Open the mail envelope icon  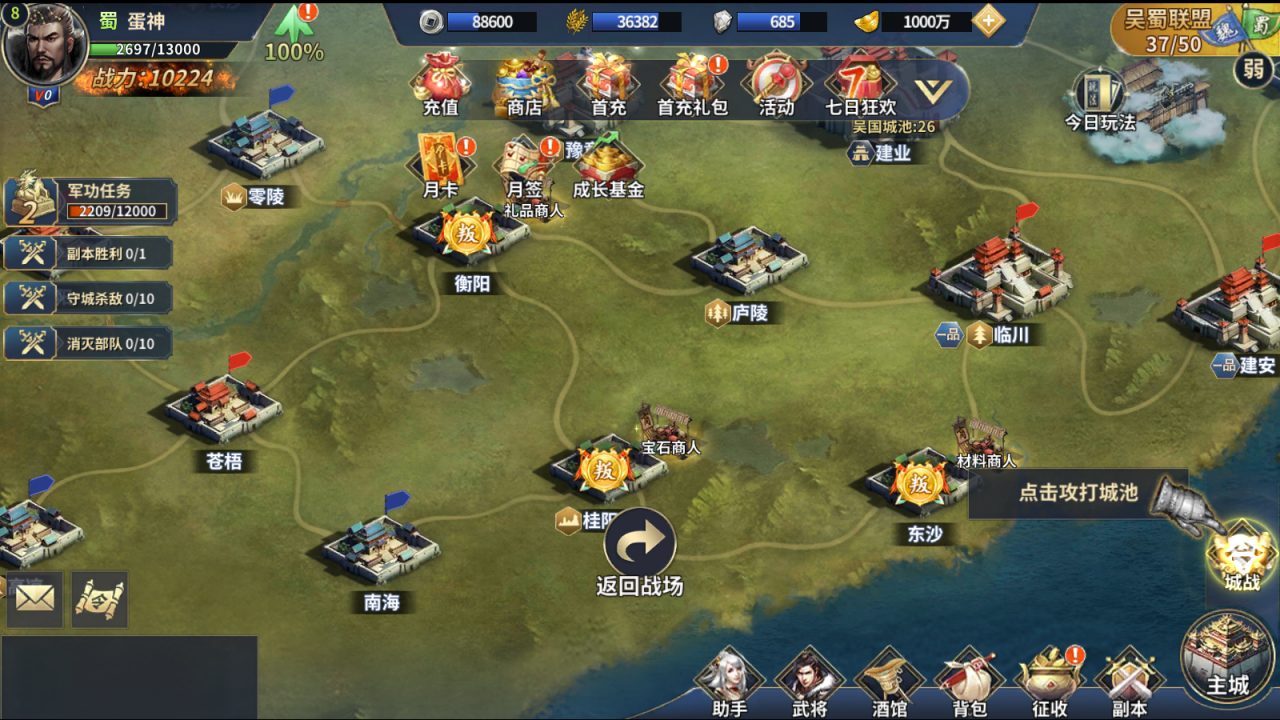point(35,599)
